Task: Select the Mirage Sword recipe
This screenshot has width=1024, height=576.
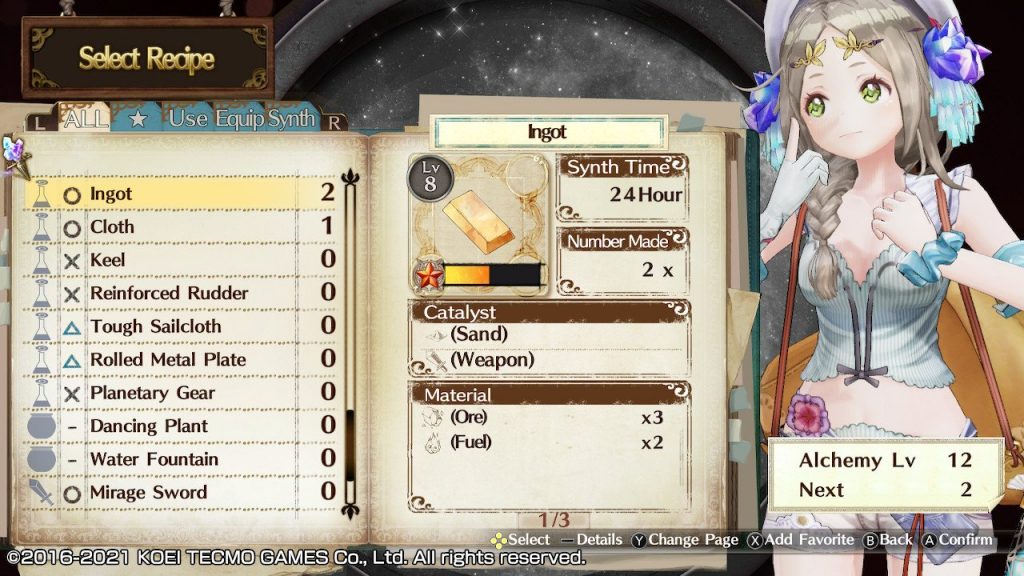Action: [x=180, y=492]
